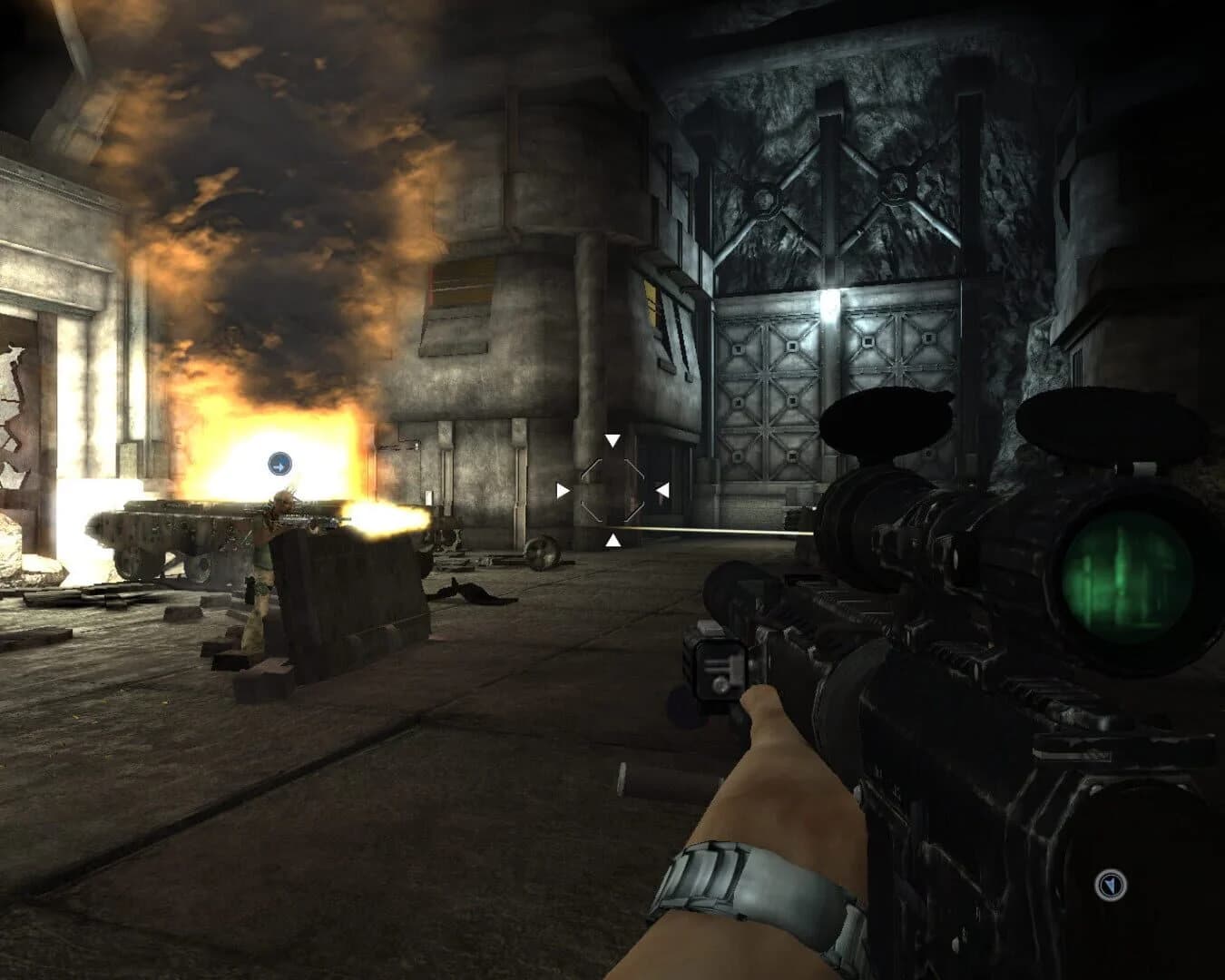This screenshot has width=1225, height=980.
Task: Click the blue enemy marker icon
Action: pos(279,463)
